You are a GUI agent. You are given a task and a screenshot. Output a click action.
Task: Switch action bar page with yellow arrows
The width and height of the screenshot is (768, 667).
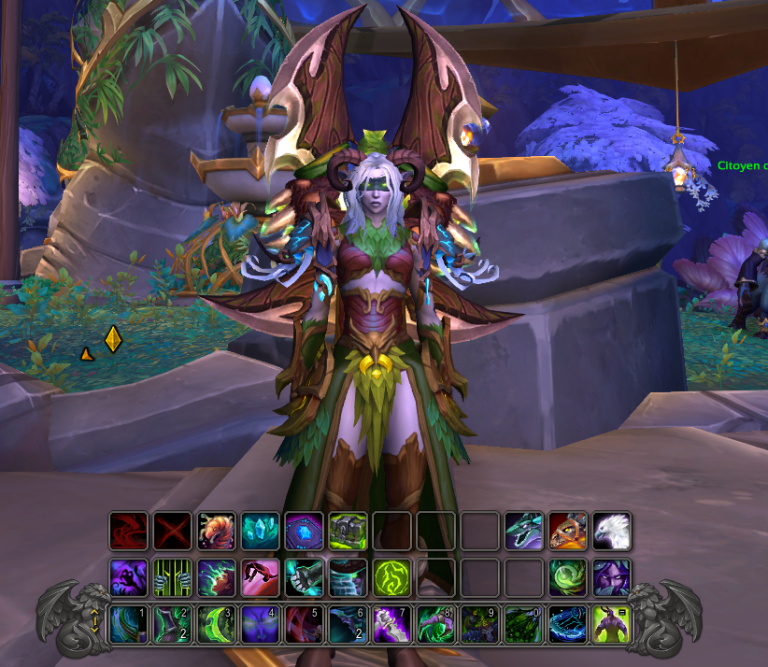click(x=95, y=622)
